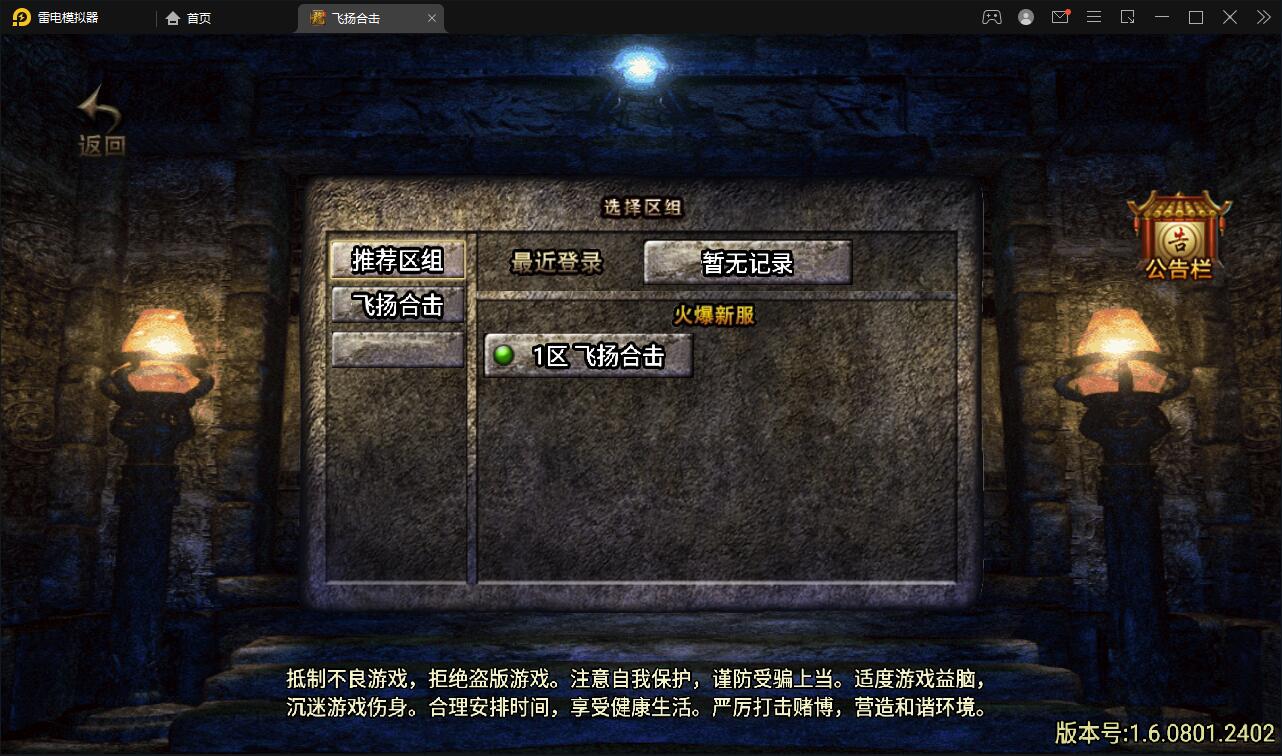This screenshot has height=756, width=1282.
Task: Open the user account profile icon
Action: click(x=1025, y=17)
